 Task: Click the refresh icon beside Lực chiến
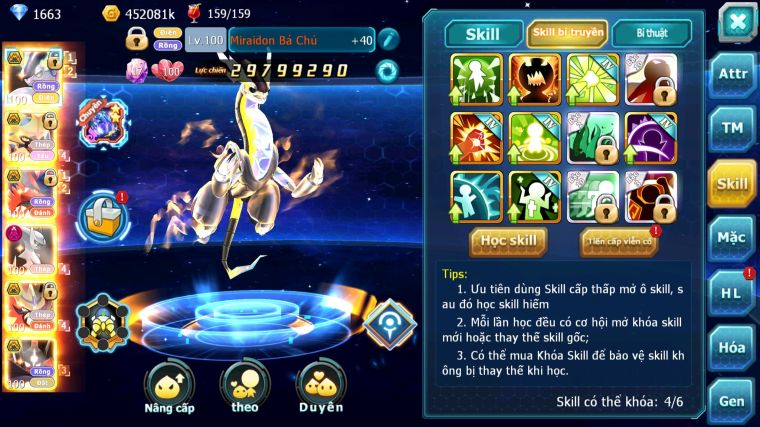click(x=387, y=71)
